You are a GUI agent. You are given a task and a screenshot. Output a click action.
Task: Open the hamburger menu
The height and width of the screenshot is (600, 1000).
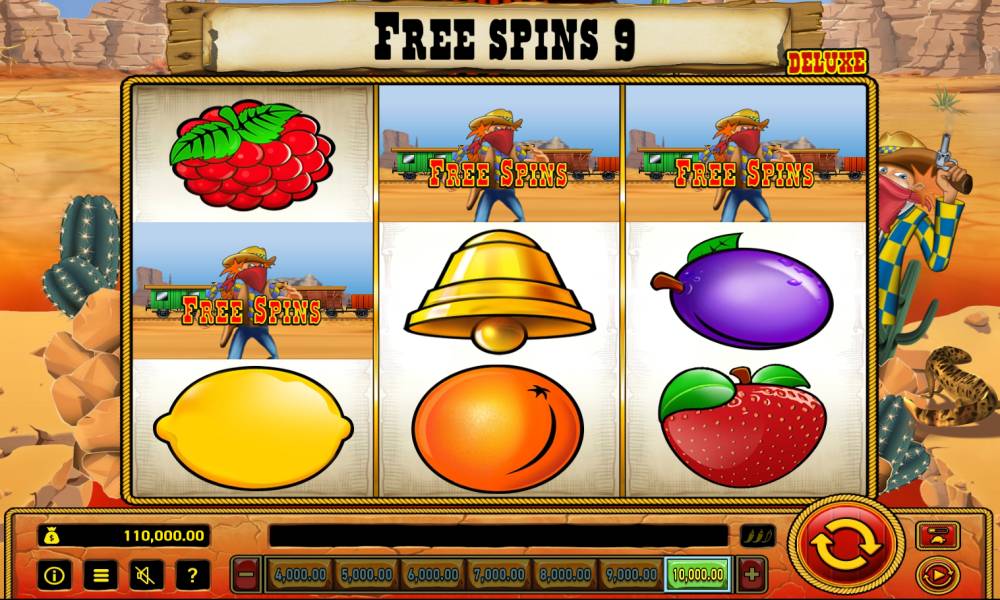pyautogui.click(x=100, y=575)
